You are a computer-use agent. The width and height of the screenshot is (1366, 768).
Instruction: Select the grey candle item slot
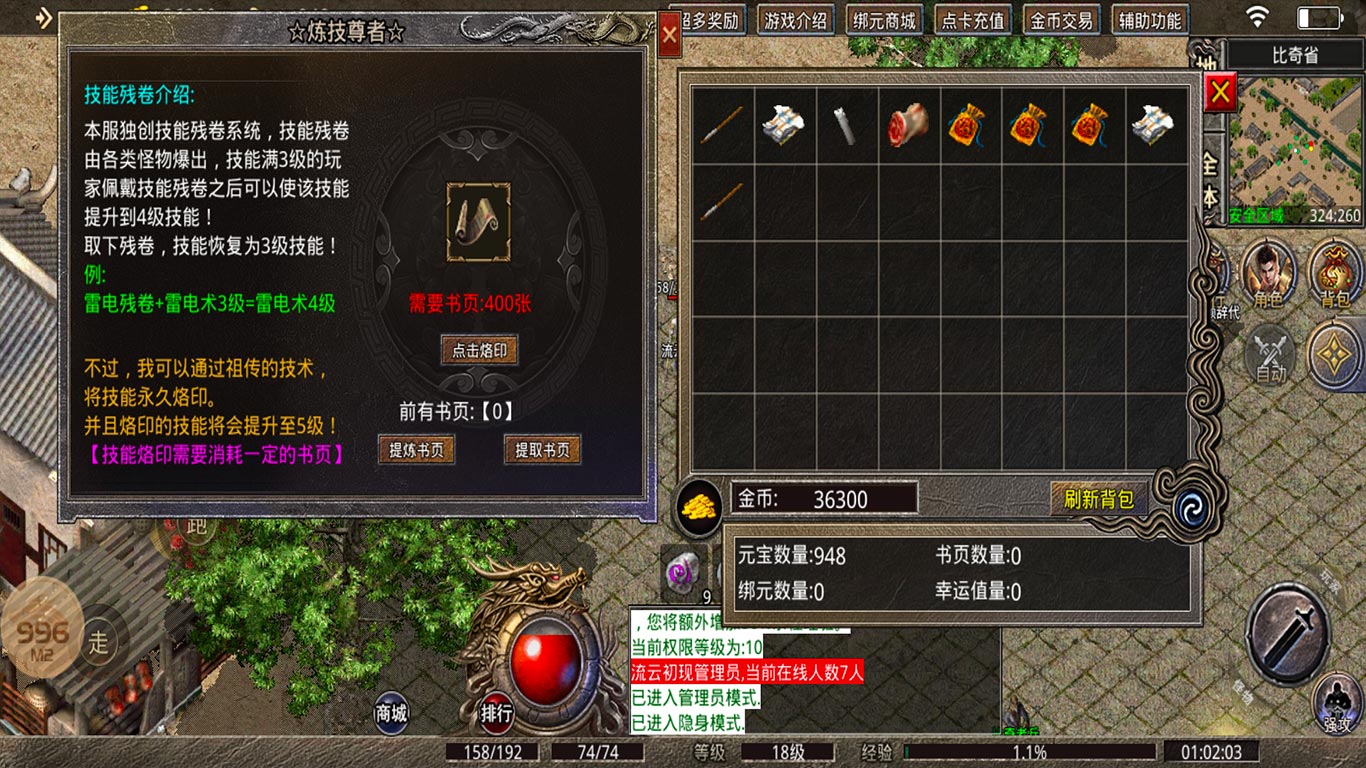click(846, 126)
